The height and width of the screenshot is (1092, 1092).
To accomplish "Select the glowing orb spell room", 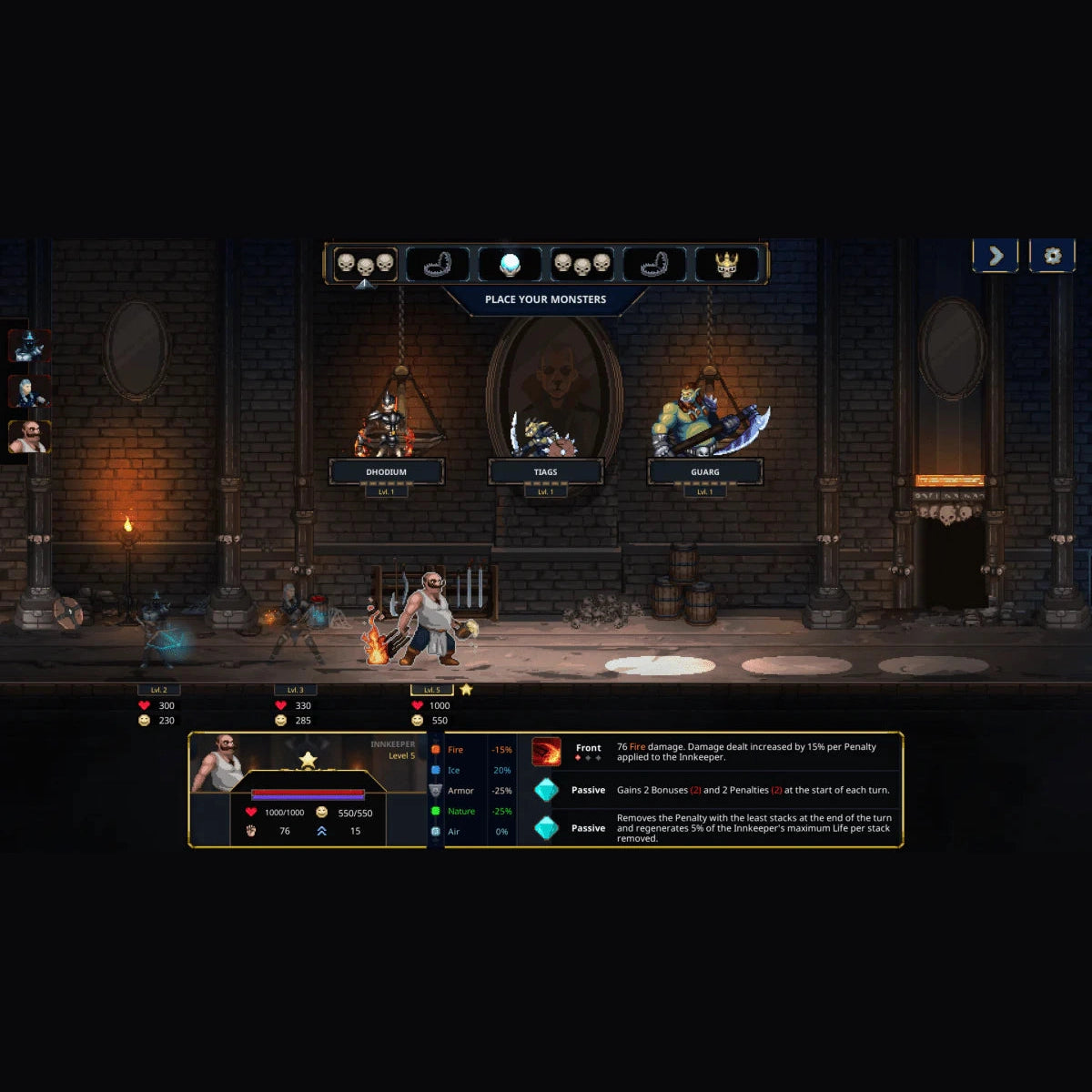I will point(510,265).
